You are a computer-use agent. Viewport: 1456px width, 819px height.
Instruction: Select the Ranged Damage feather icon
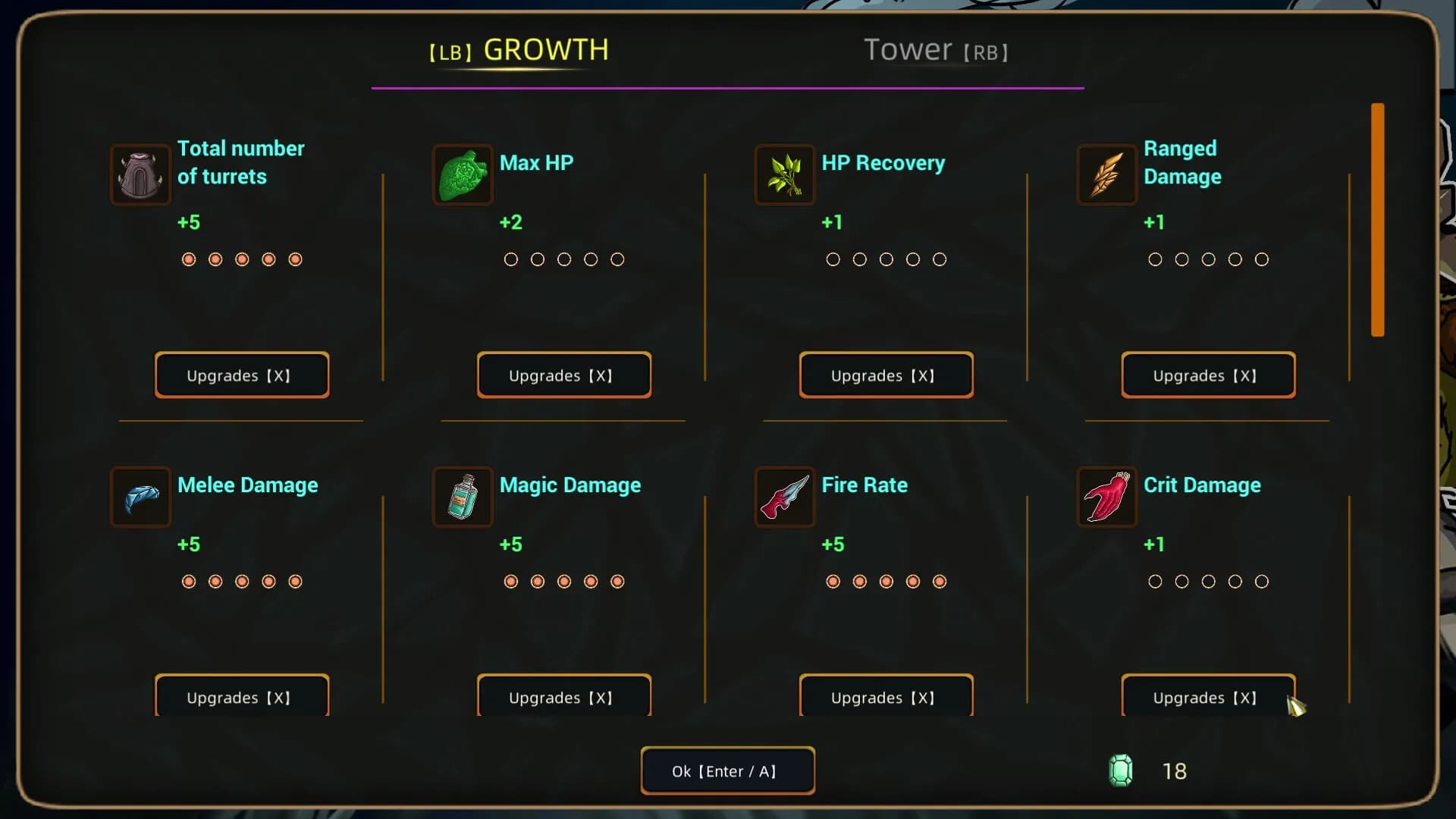pos(1106,175)
